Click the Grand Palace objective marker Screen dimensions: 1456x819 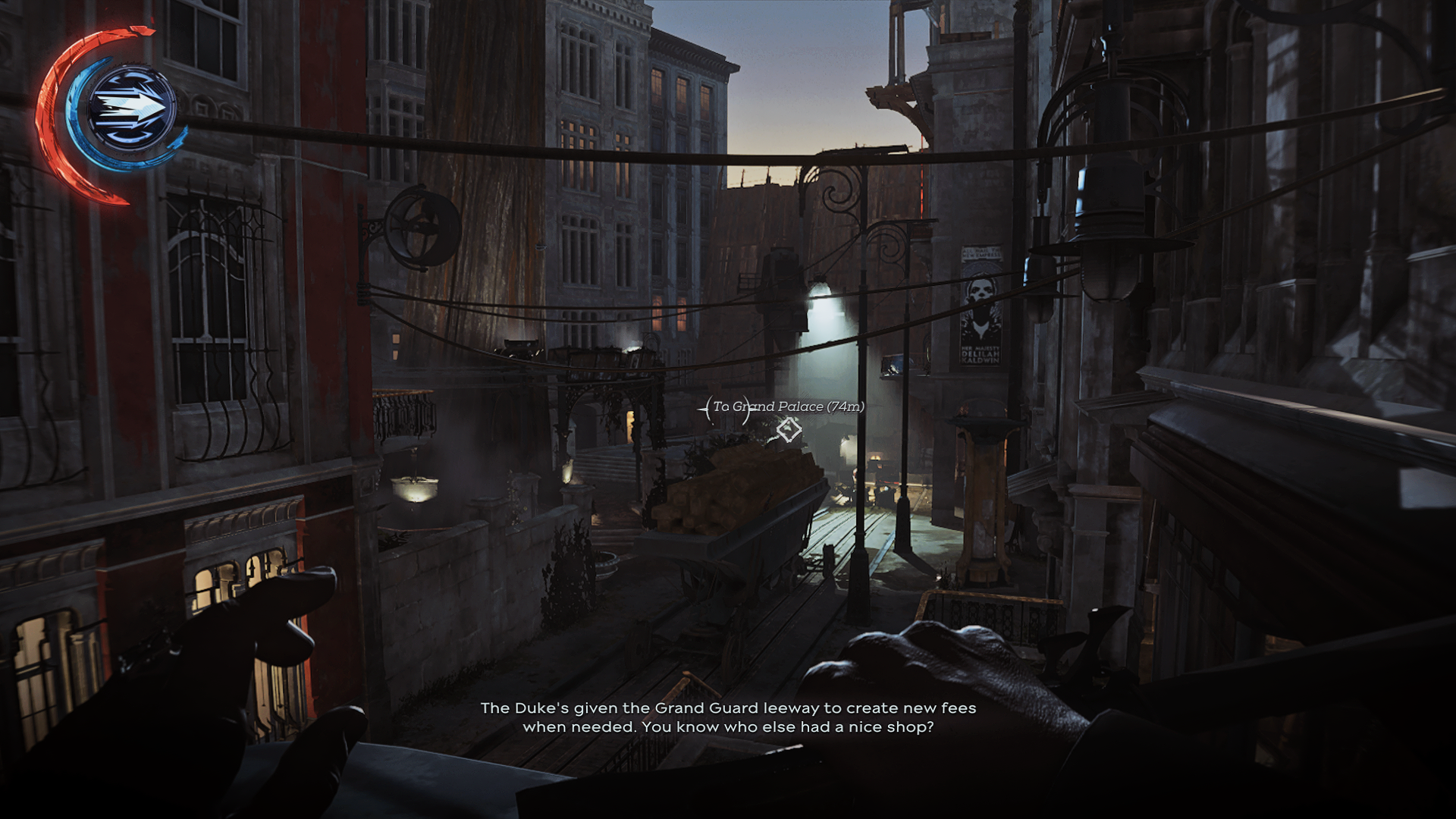pos(789,430)
